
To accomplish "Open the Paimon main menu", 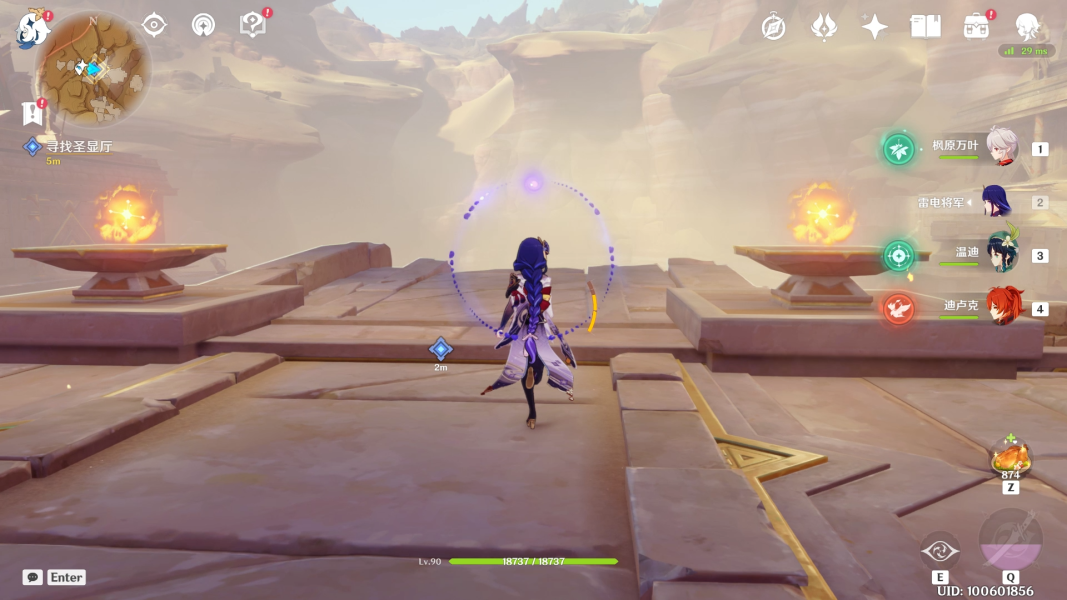I will click(33, 28).
